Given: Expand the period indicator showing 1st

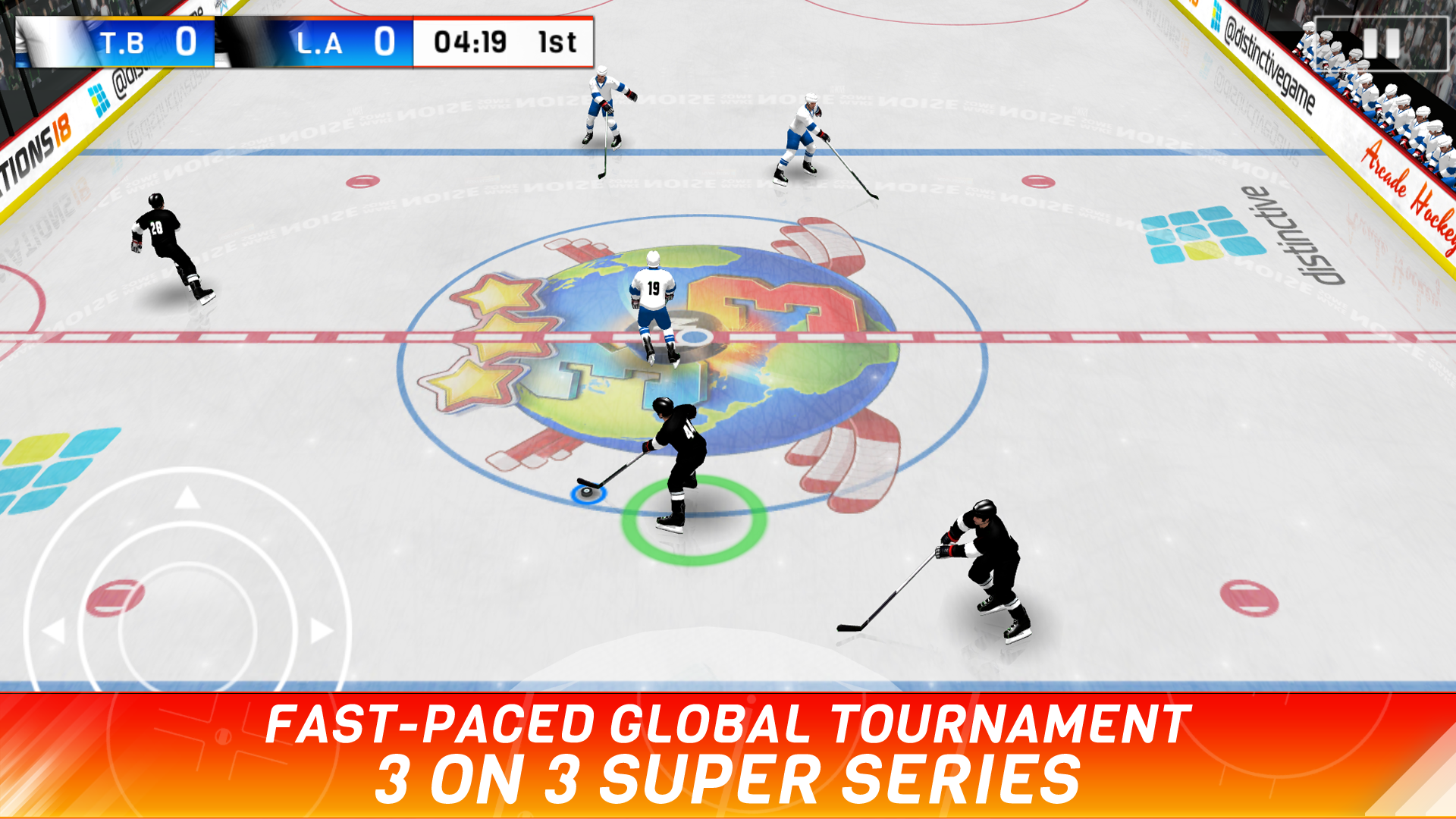Looking at the screenshot, I should (x=553, y=43).
